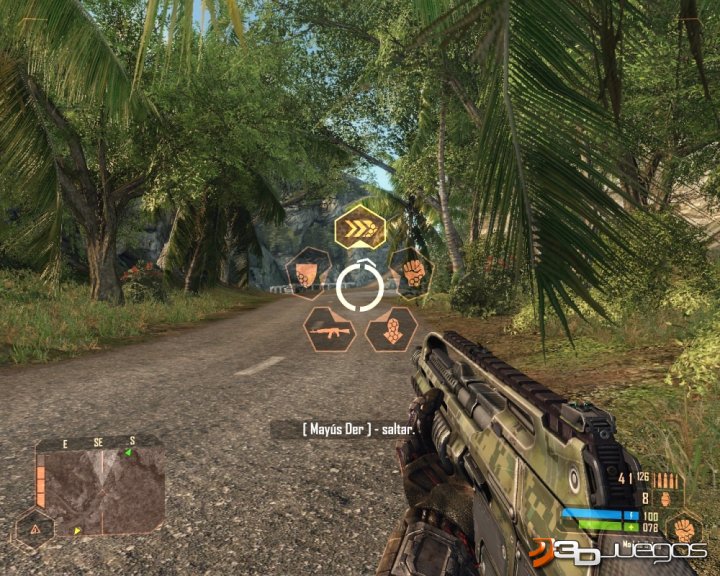Click the minimap radar panel
This screenshot has width=720, height=576.
(x=105, y=490)
